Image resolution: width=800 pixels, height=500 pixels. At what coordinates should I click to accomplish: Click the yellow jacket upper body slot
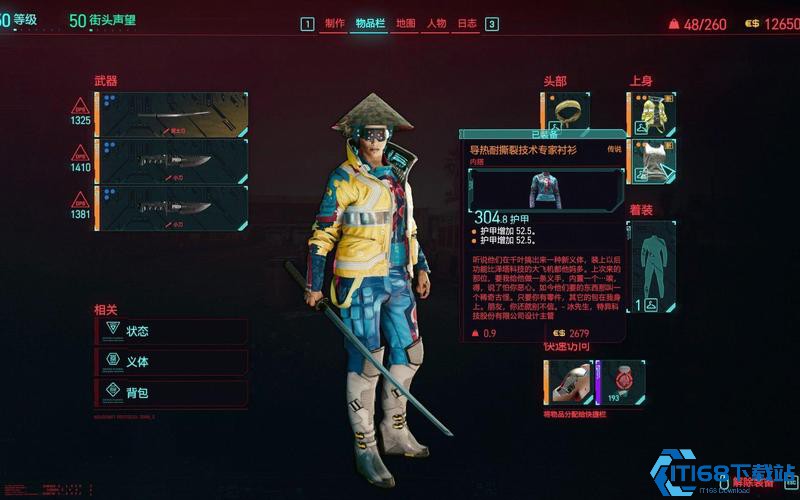pos(652,113)
